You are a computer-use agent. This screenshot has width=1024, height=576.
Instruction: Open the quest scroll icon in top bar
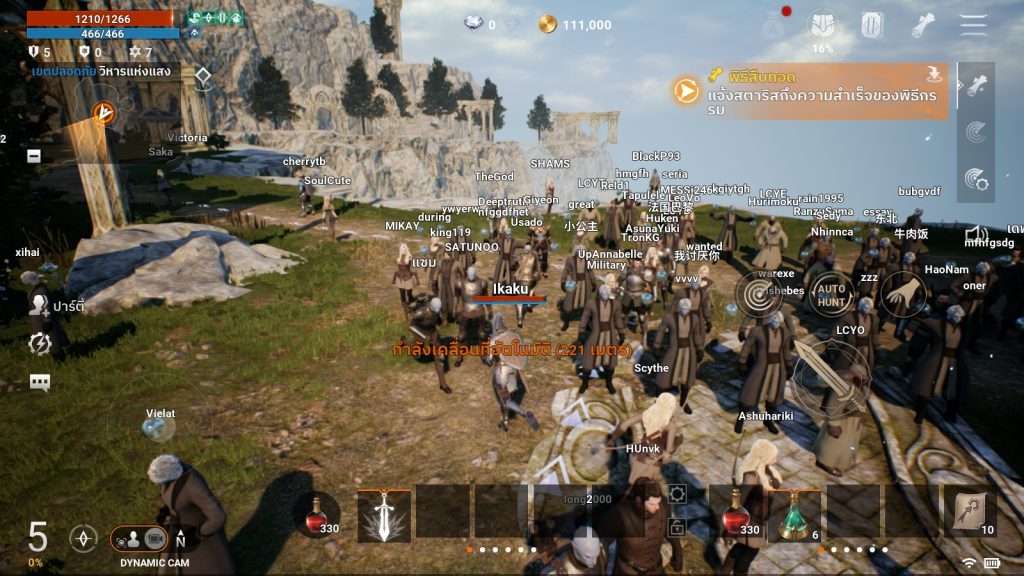click(923, 26)
